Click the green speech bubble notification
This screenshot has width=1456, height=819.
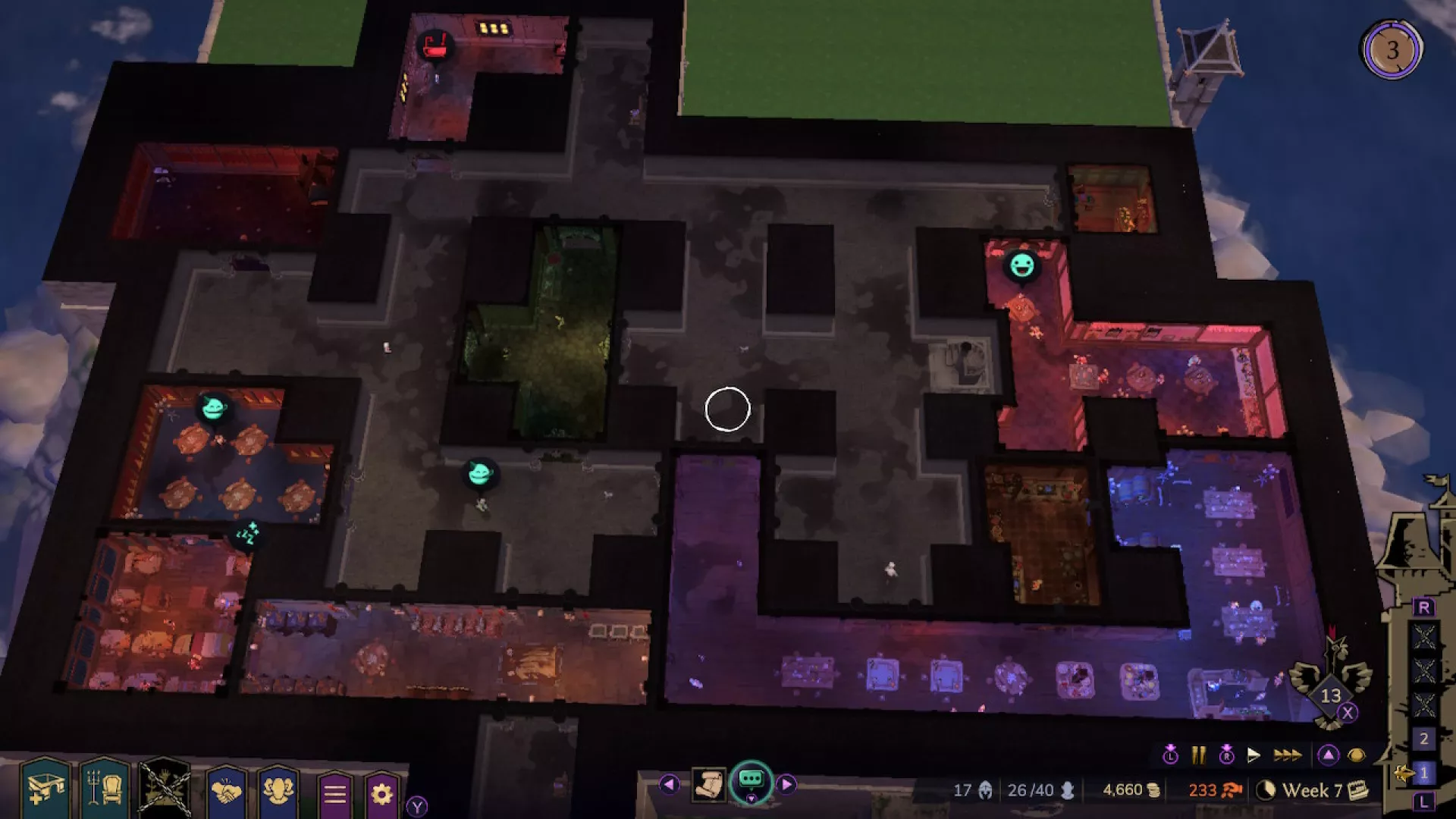(x=751, y=781)
